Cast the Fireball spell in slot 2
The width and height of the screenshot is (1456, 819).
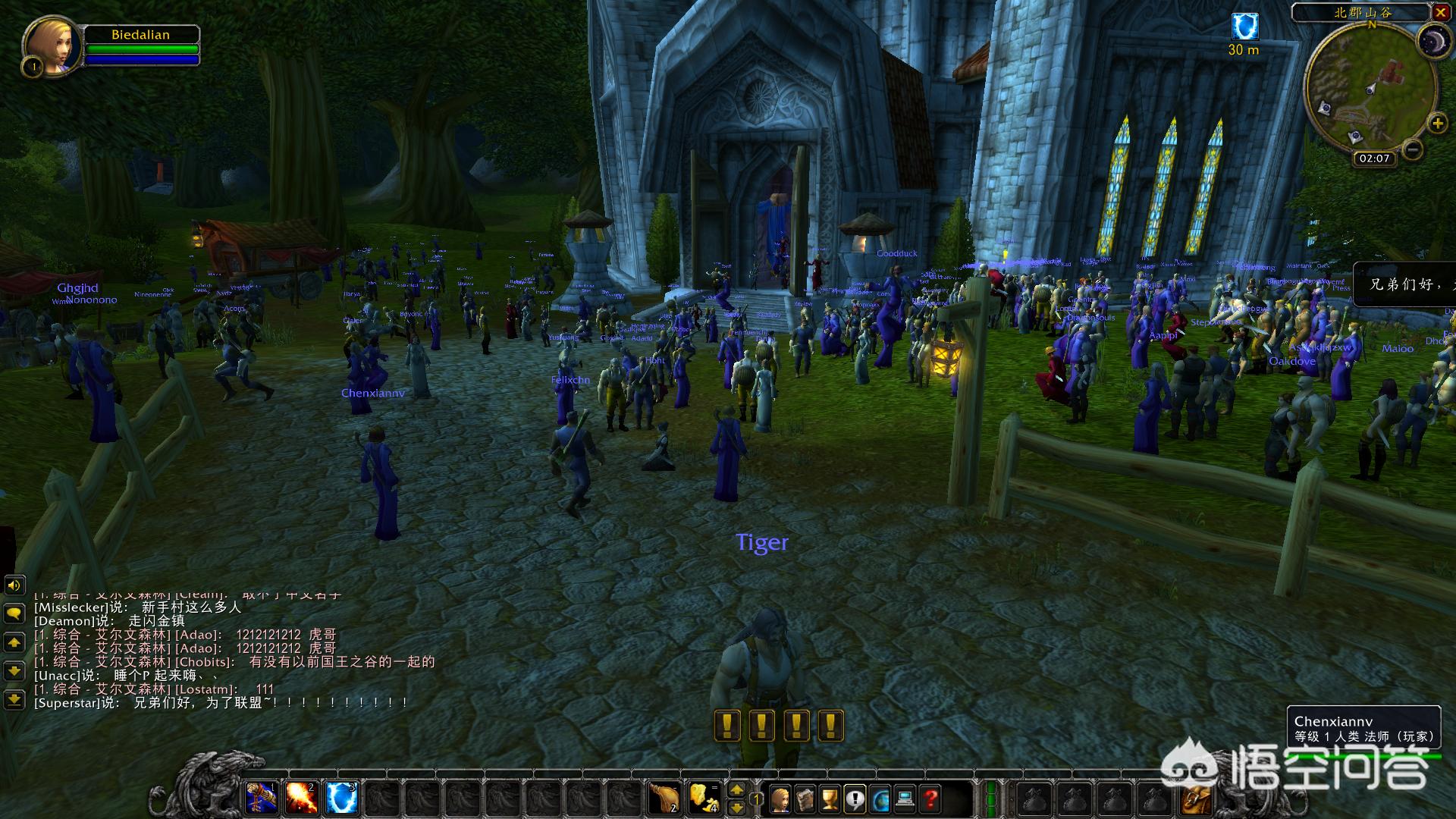(301, 798)
